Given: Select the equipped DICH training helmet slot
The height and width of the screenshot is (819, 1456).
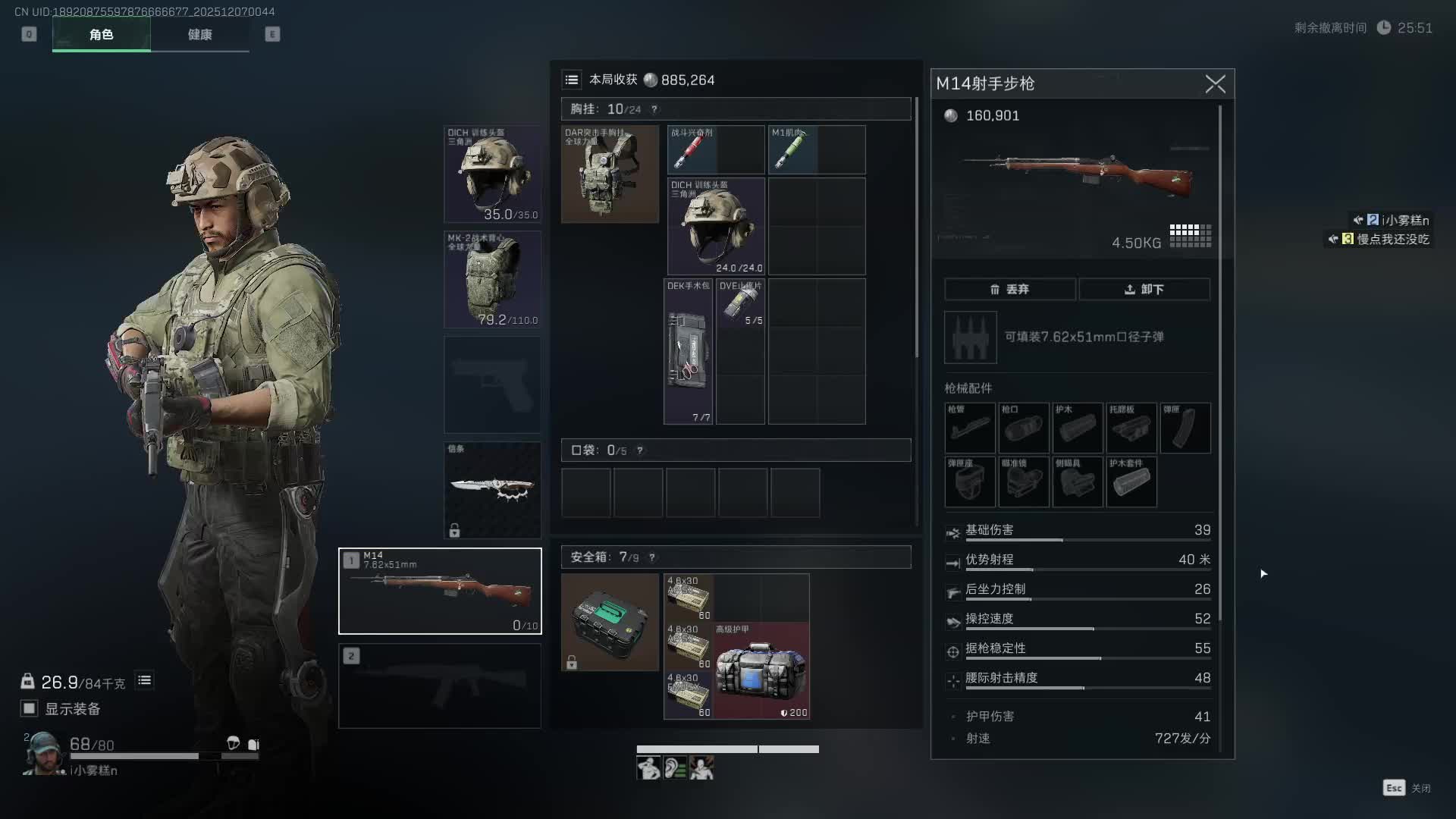Looking at the screenshot, I should coord(492,174).
